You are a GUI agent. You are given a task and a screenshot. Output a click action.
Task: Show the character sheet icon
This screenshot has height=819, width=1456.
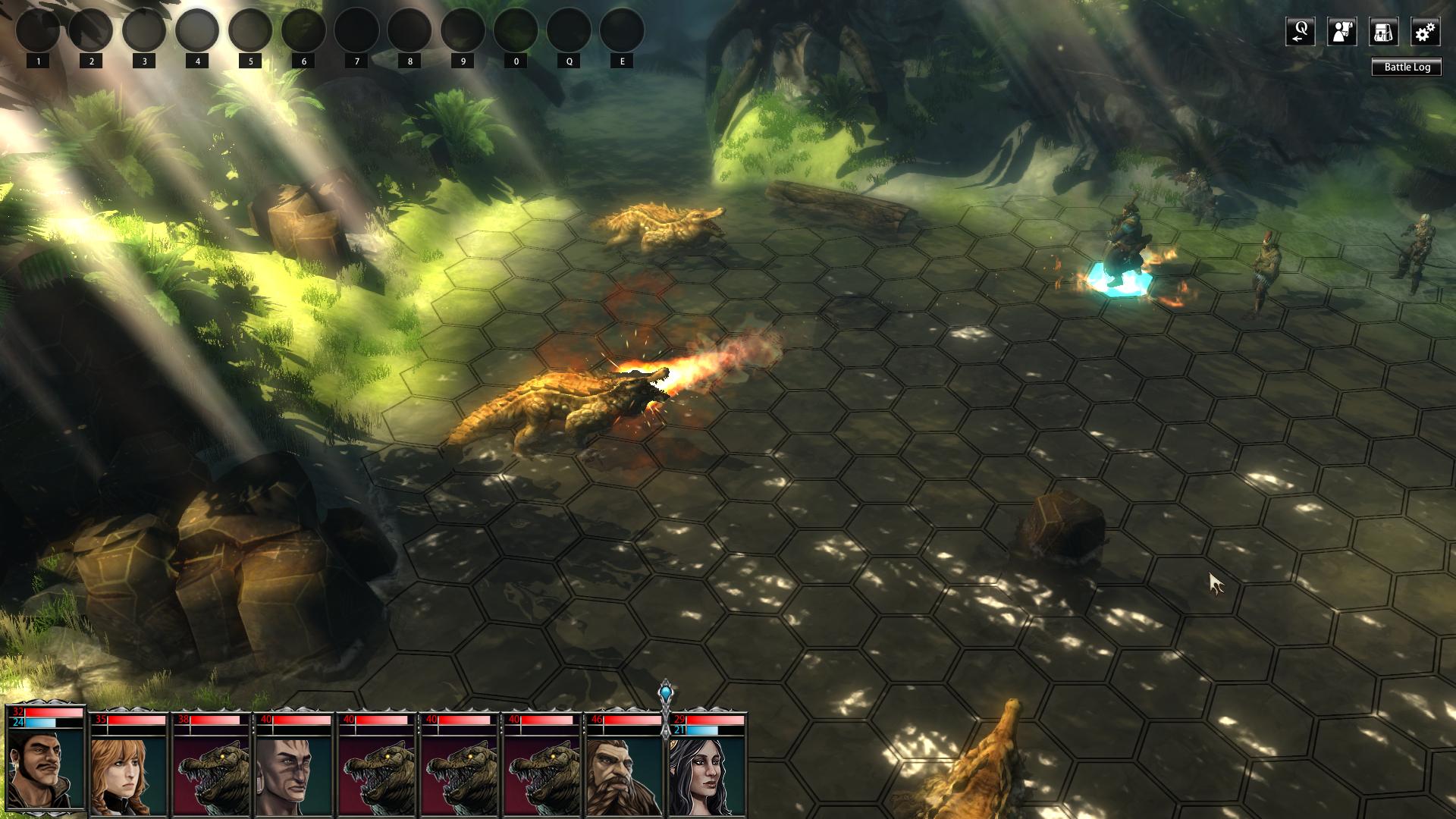pos(1341,32)
